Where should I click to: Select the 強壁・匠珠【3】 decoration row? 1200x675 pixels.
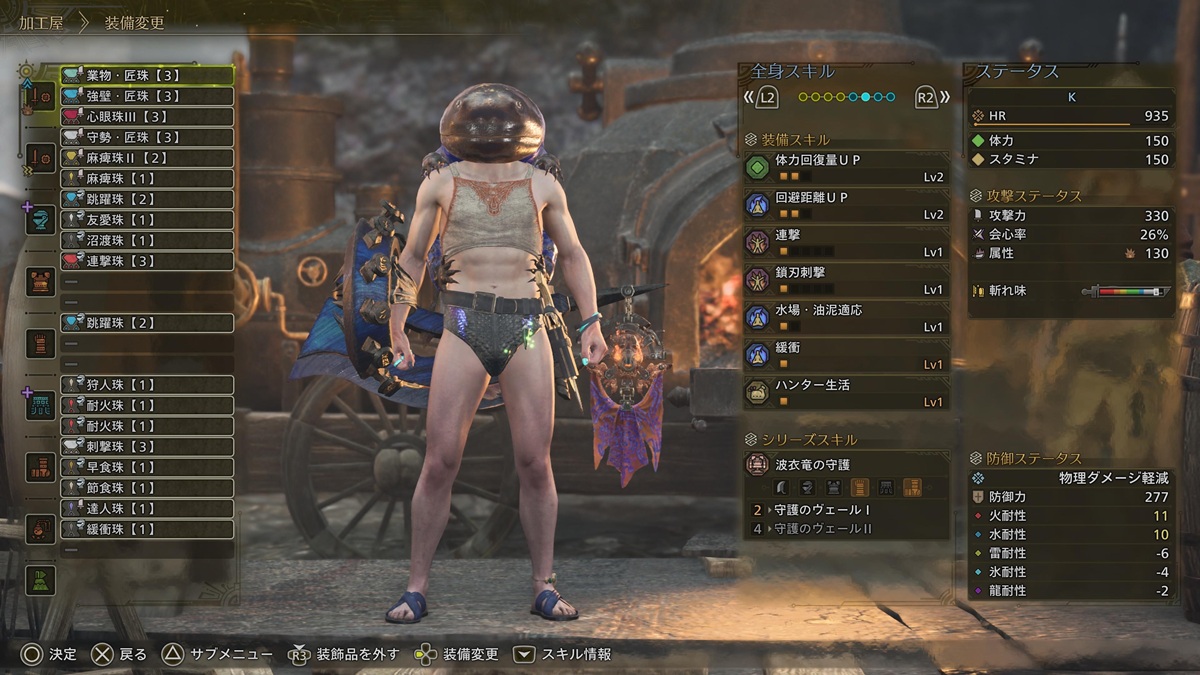click(x=147, y=96)
